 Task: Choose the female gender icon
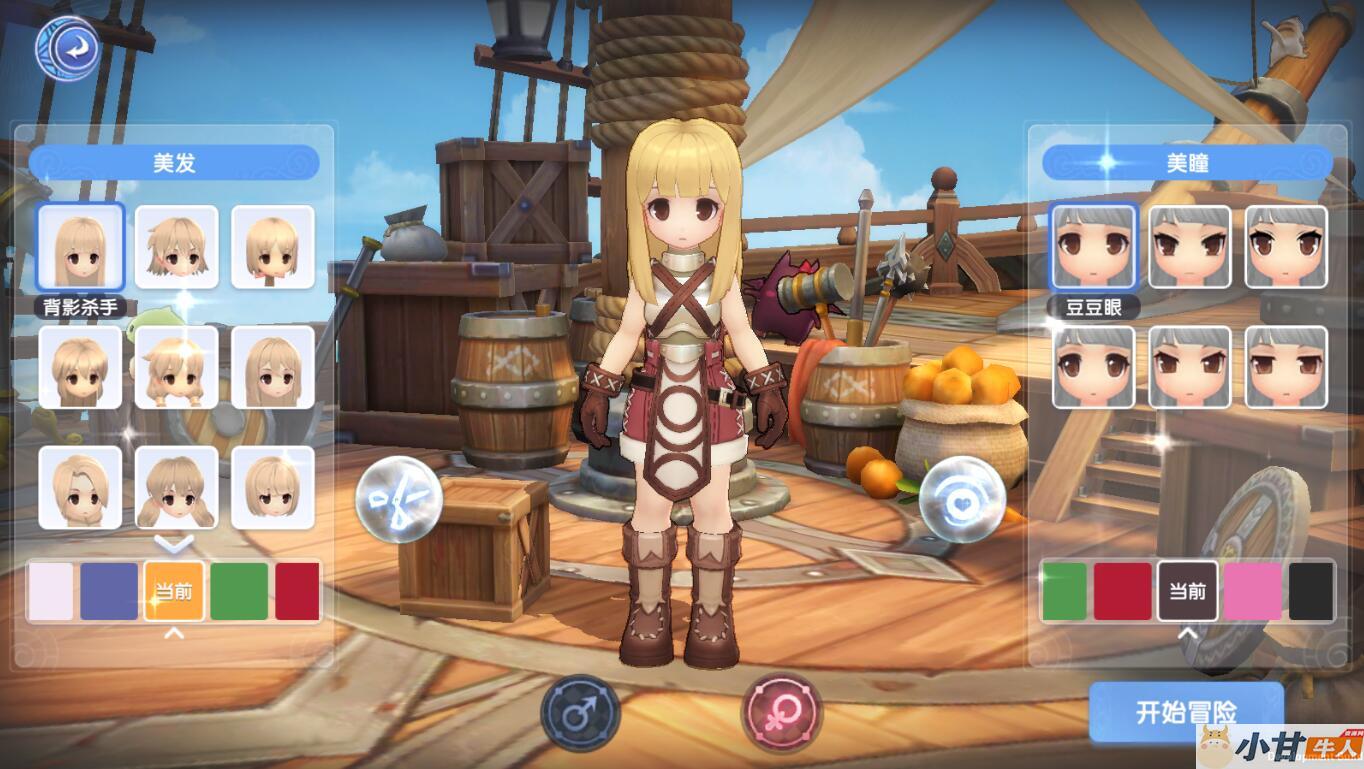781,713
